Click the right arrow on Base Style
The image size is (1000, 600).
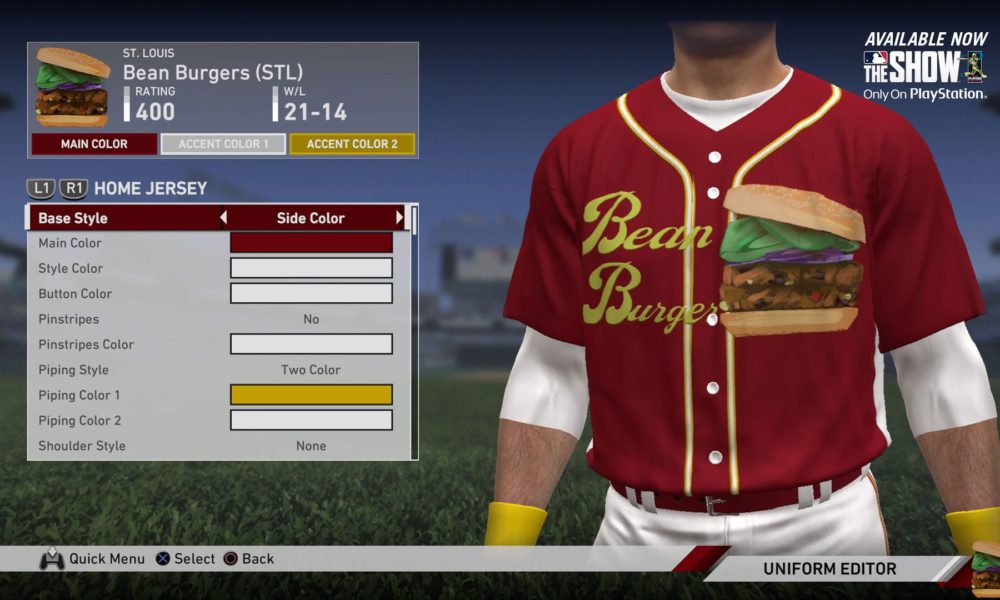[x=399, y=218]
